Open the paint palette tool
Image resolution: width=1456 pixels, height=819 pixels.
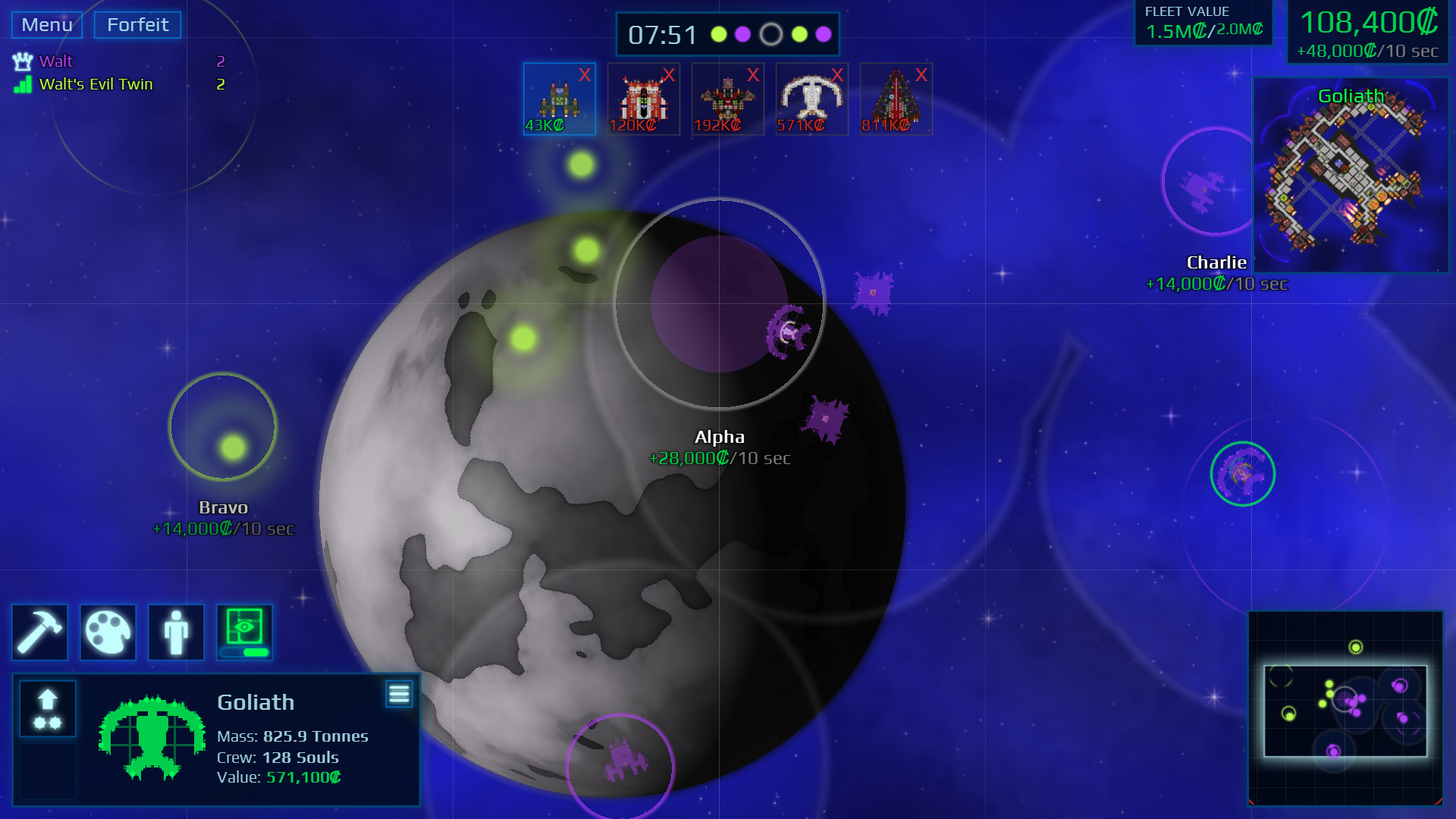click(x=108, y=632)
